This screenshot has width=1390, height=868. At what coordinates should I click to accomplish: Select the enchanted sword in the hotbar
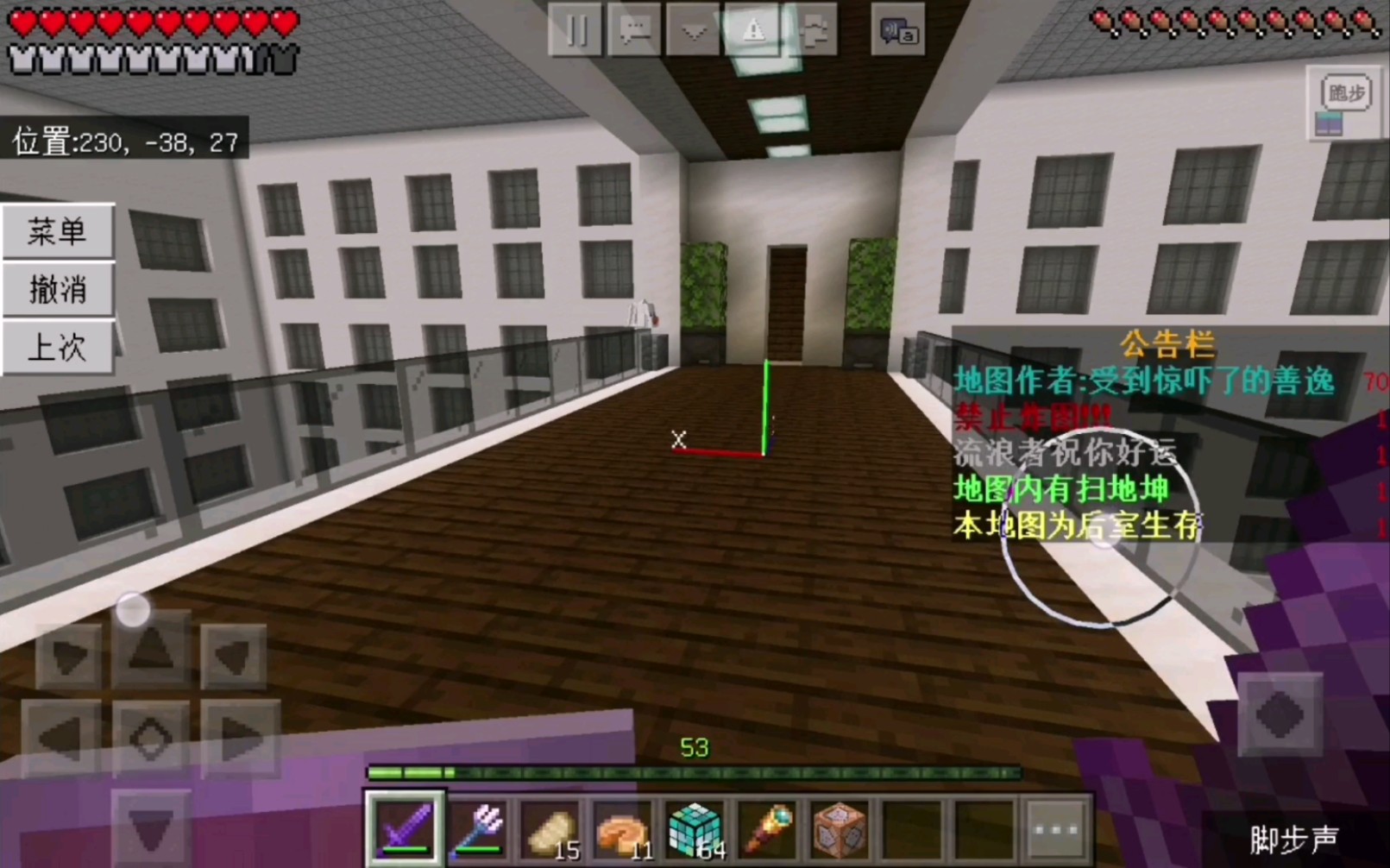[402, 830]
